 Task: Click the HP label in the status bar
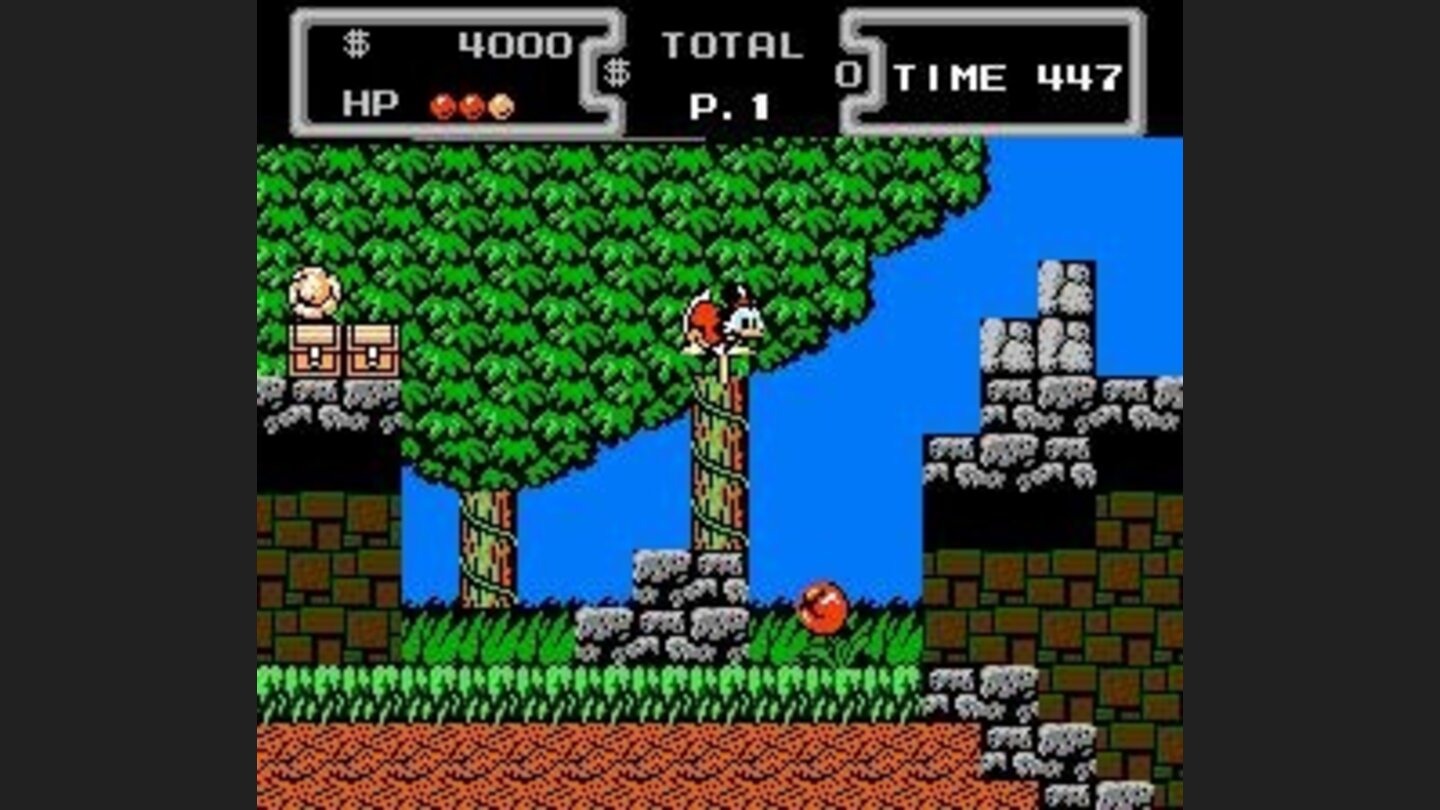click(x=370, y=103)
